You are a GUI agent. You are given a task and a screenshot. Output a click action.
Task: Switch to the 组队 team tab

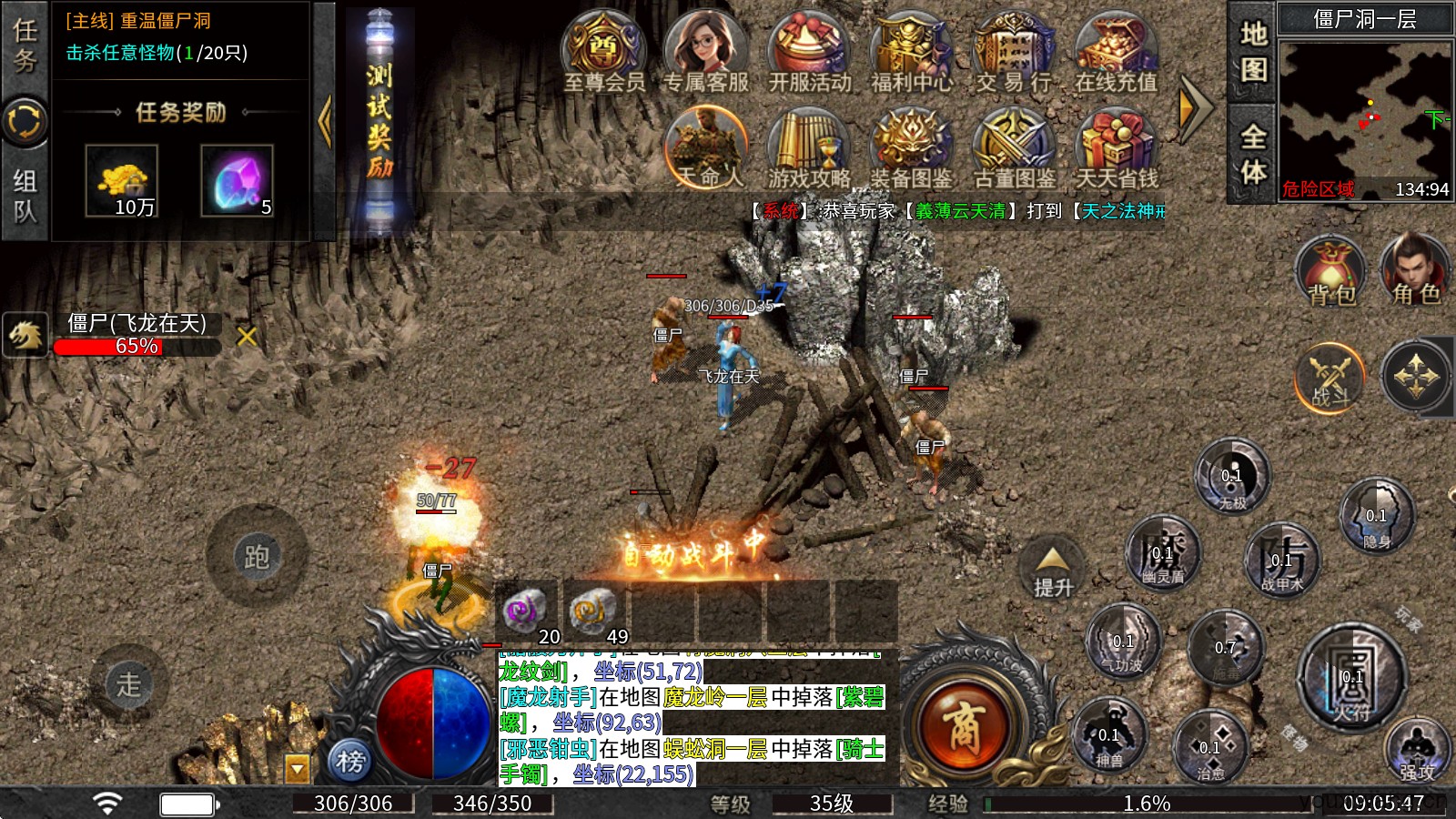(x=25, y=196)
